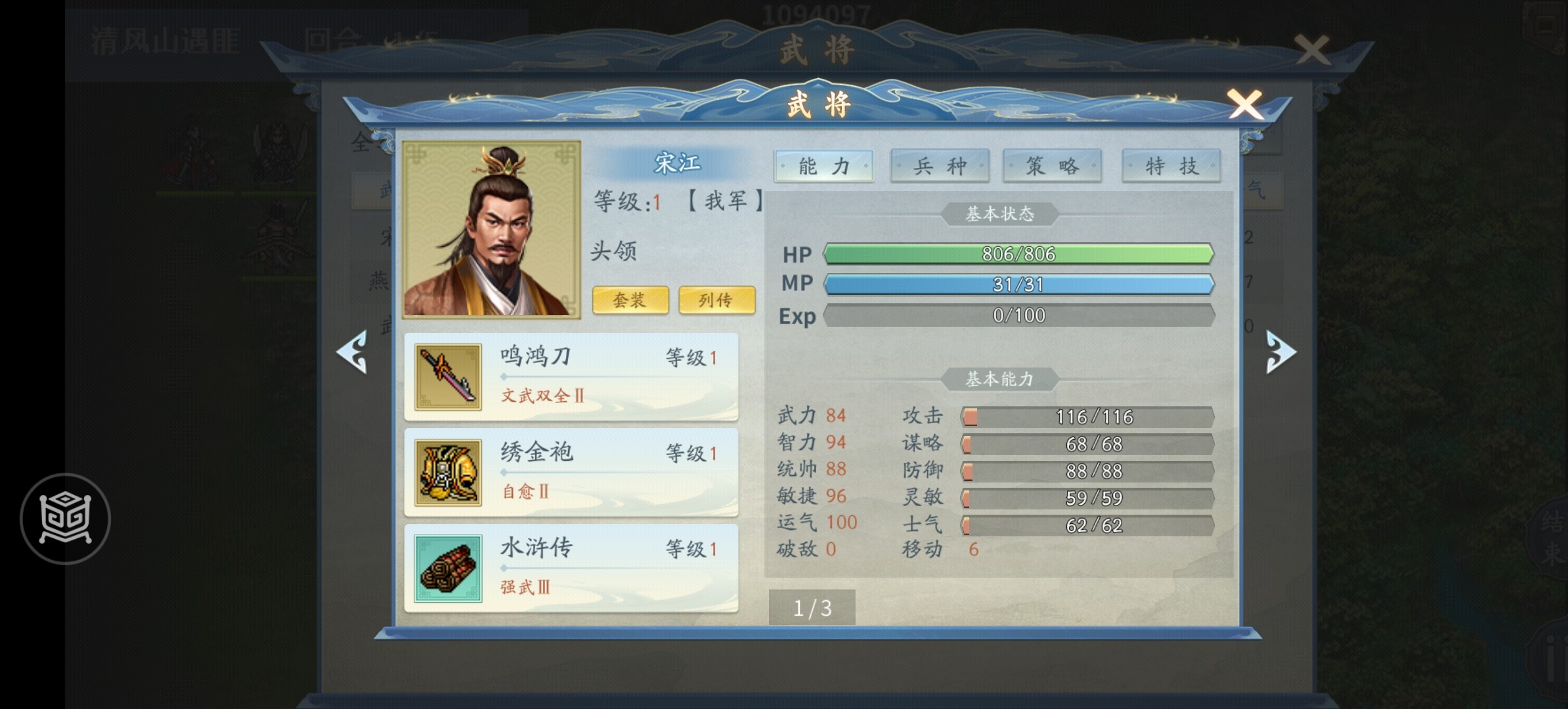Open the 套装 set button
The width and height of the screenshot is (1568, 709).
630,300
